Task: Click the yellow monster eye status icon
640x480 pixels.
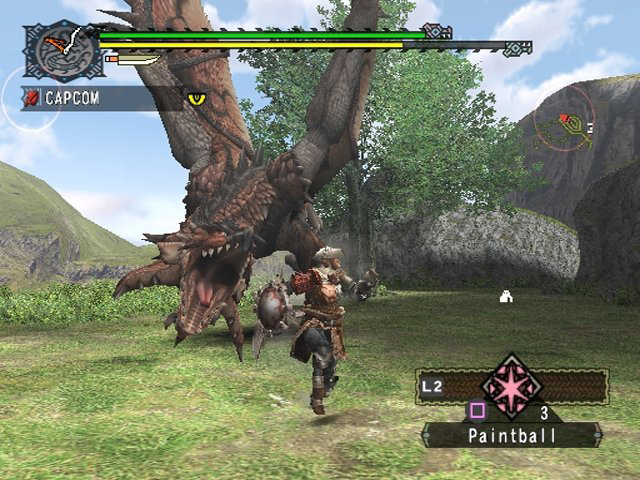Action: 196,98
